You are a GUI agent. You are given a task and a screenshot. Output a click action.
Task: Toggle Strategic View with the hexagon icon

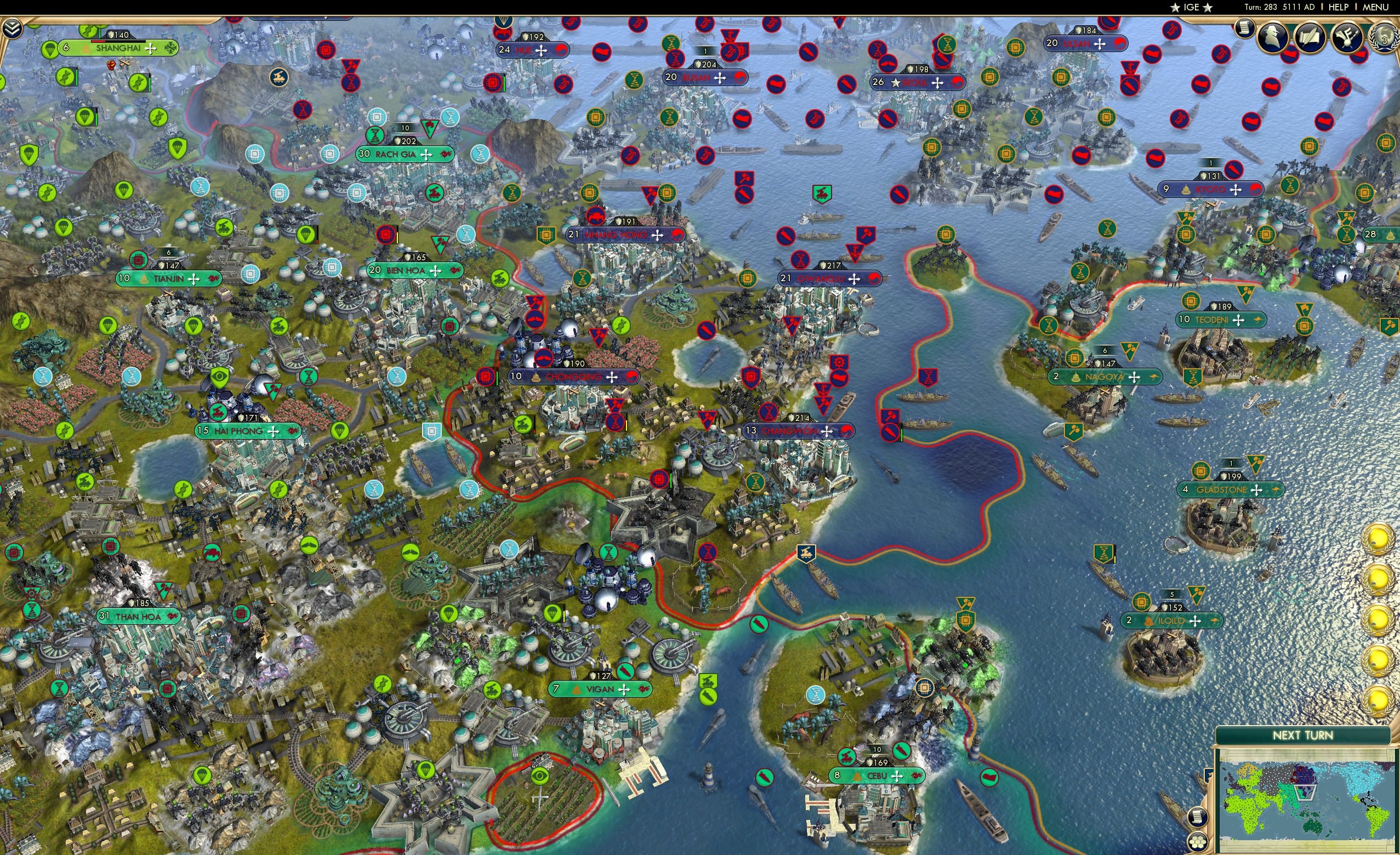click(1198, 843)
